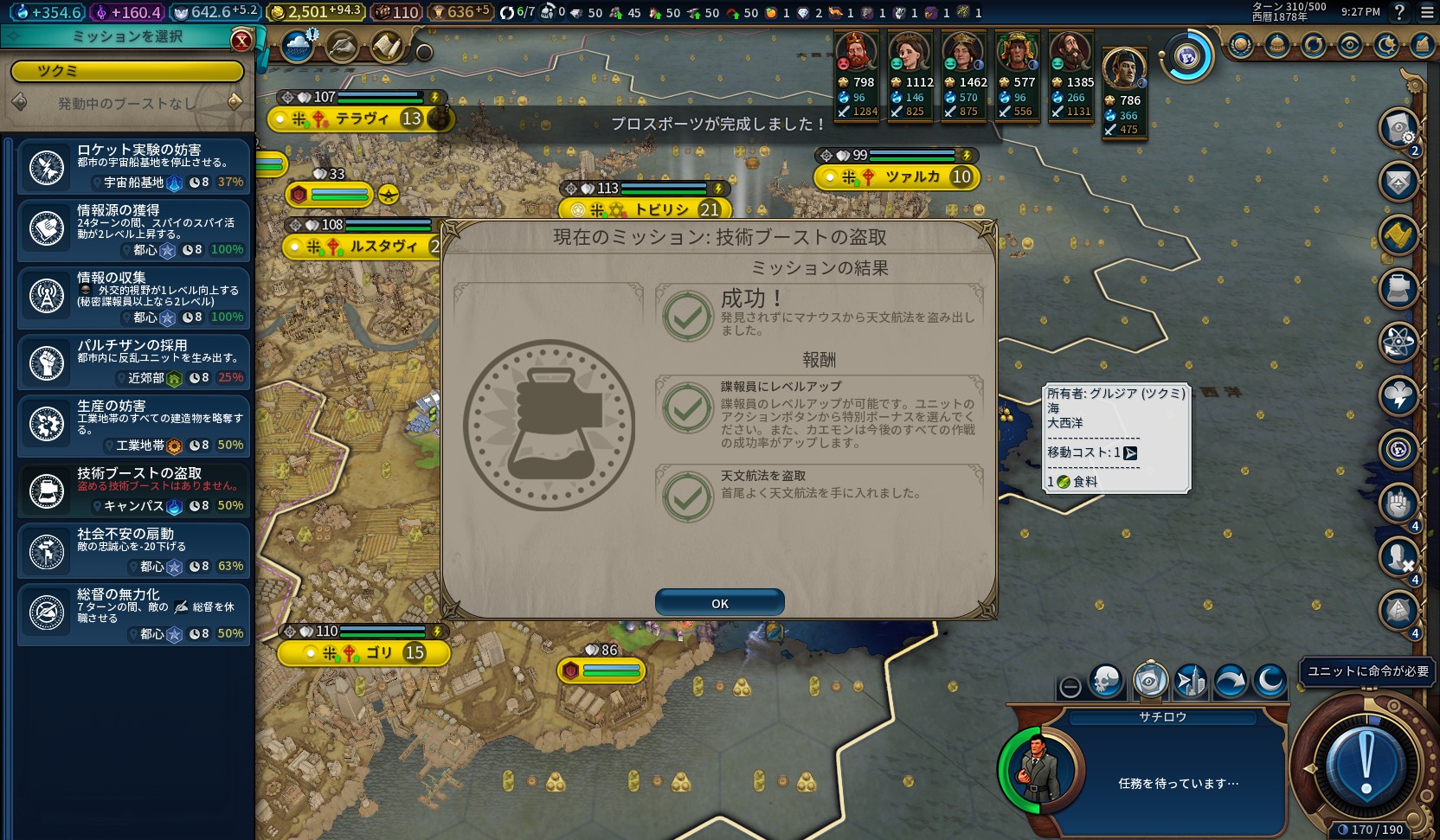Confirm mission result with OK button
Image resolution: width=1440 pixels, height=840 pixels.
719,603
